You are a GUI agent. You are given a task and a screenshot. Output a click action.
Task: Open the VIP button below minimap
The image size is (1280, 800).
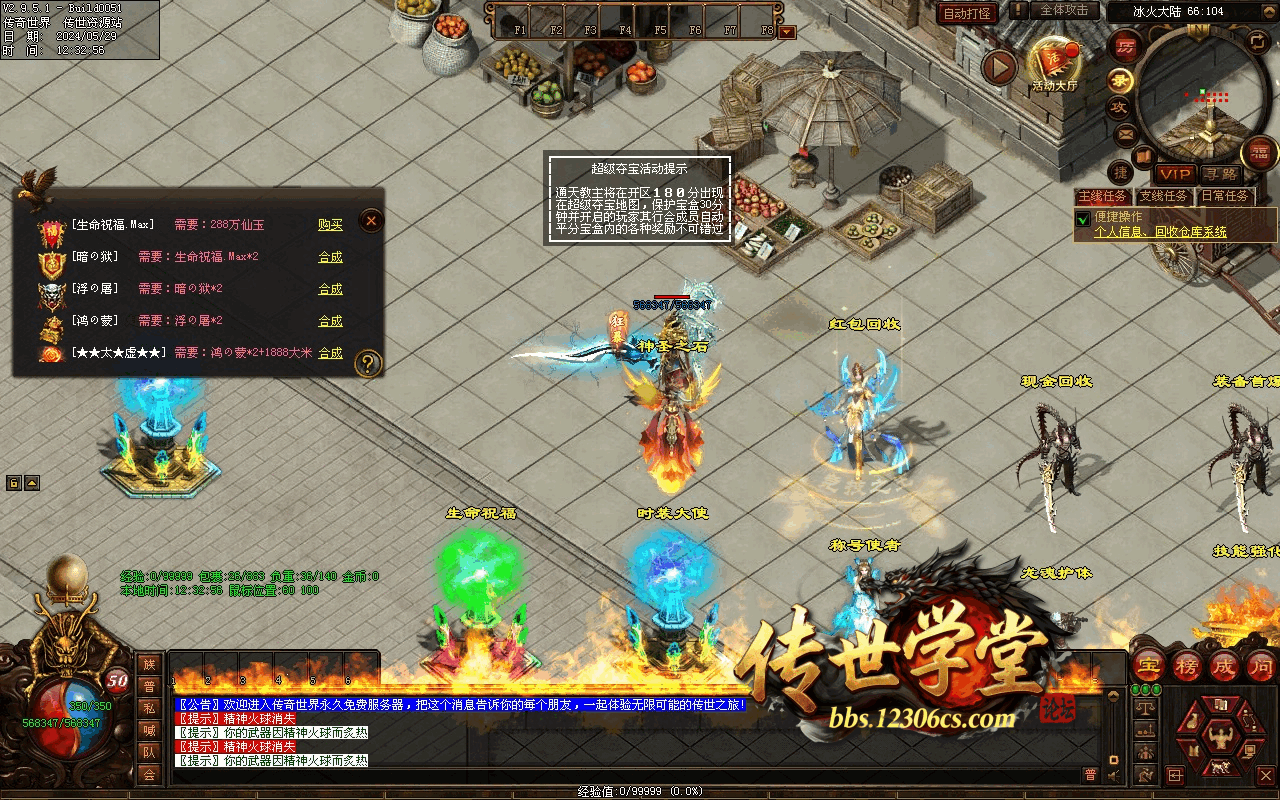[x=1174, y=175]
